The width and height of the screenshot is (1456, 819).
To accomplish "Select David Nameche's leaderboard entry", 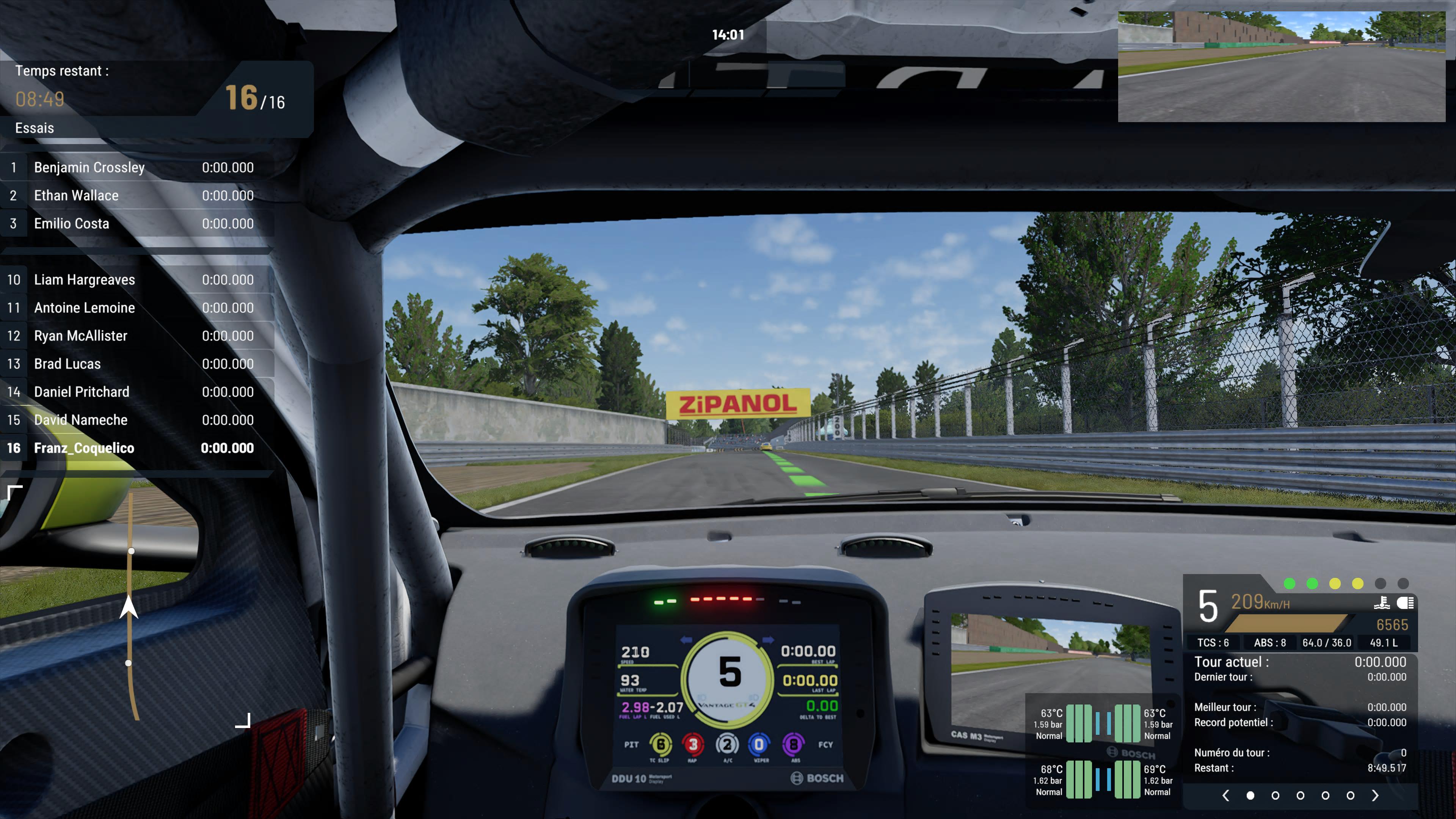I will coord(136,420).
